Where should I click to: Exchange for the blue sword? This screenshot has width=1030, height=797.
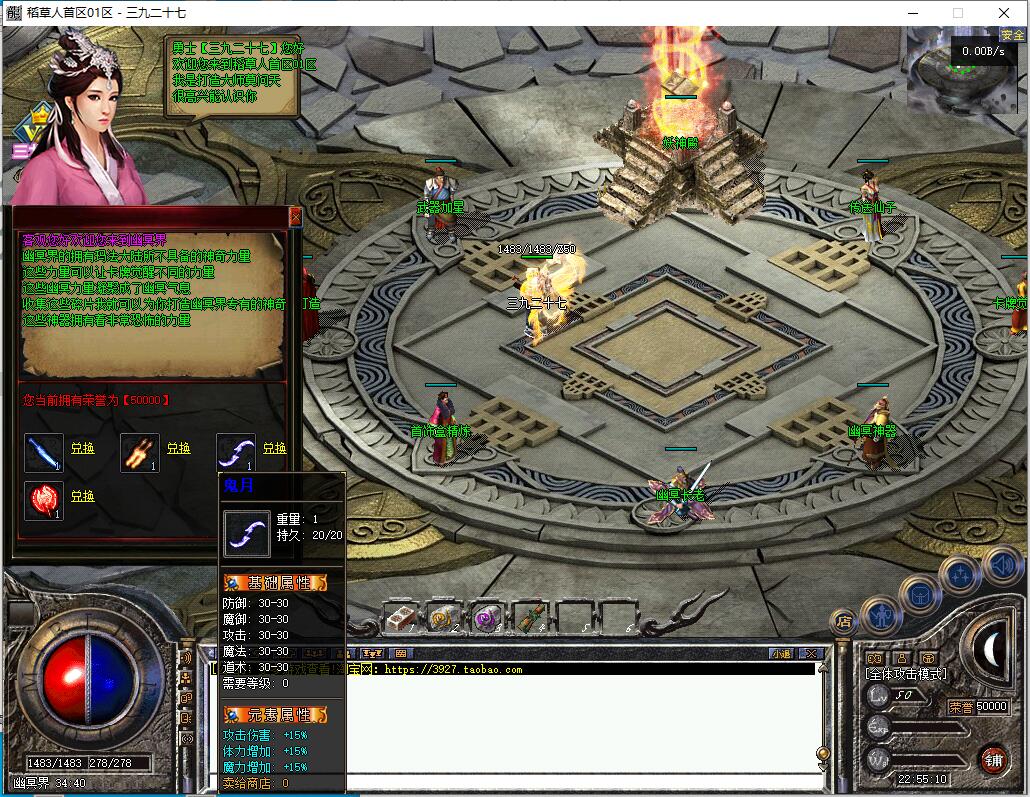point(82,449)
